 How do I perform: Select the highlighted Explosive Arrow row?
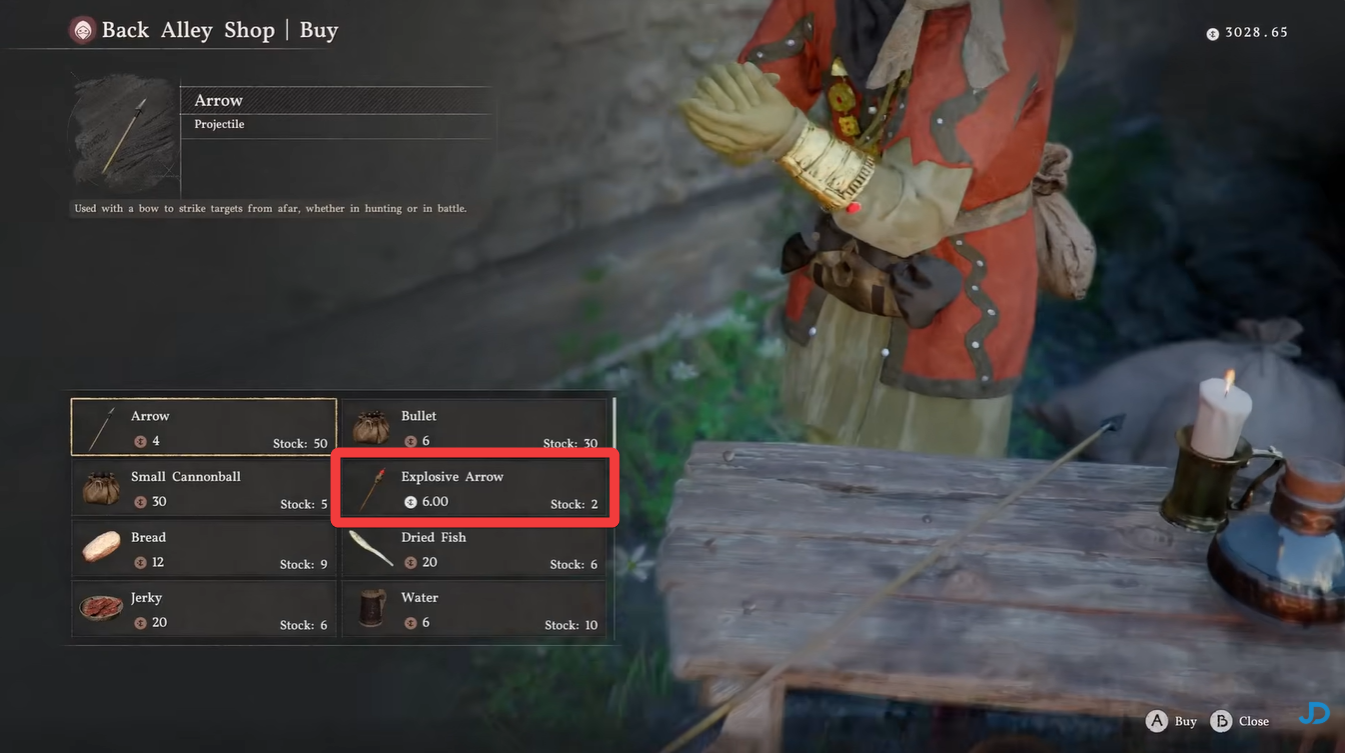tap(473, 488)
